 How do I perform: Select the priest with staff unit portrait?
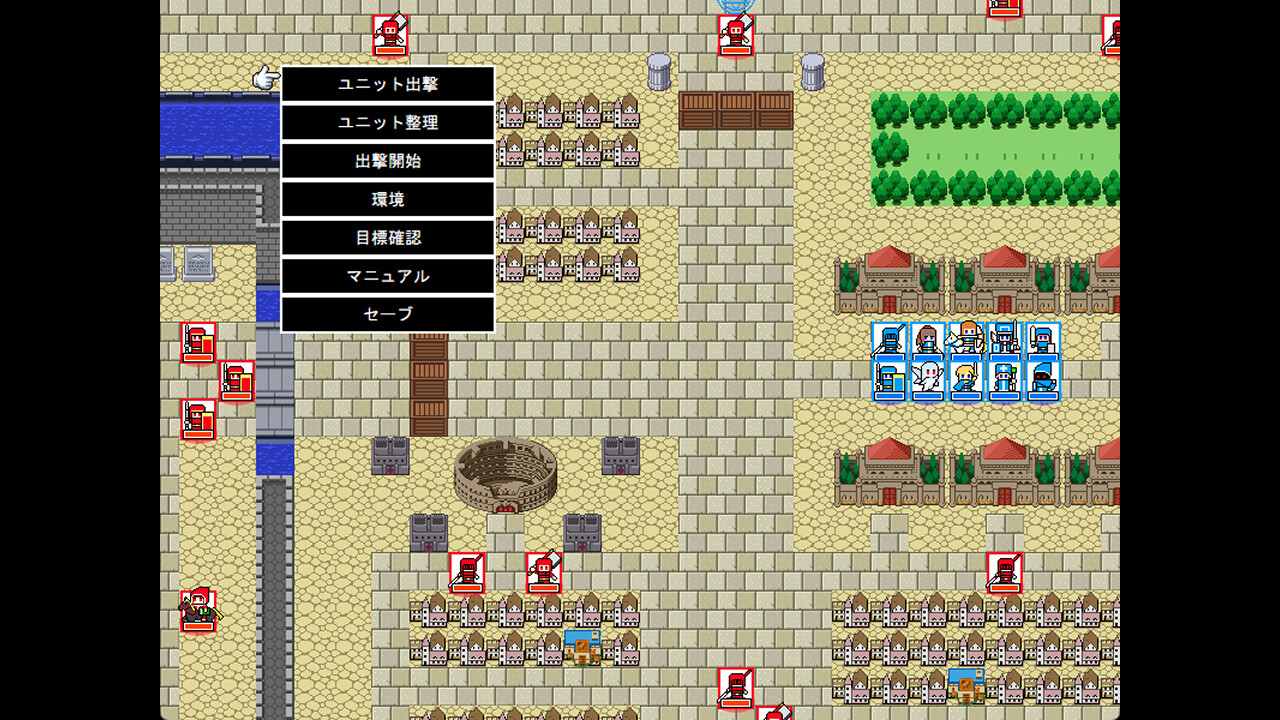1005,380
